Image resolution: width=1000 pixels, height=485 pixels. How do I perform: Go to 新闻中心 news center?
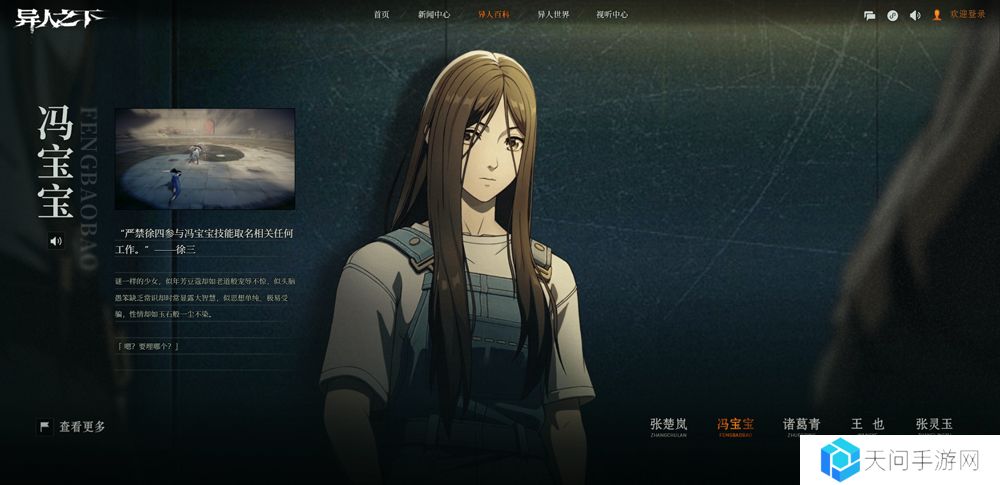[434, 15]
